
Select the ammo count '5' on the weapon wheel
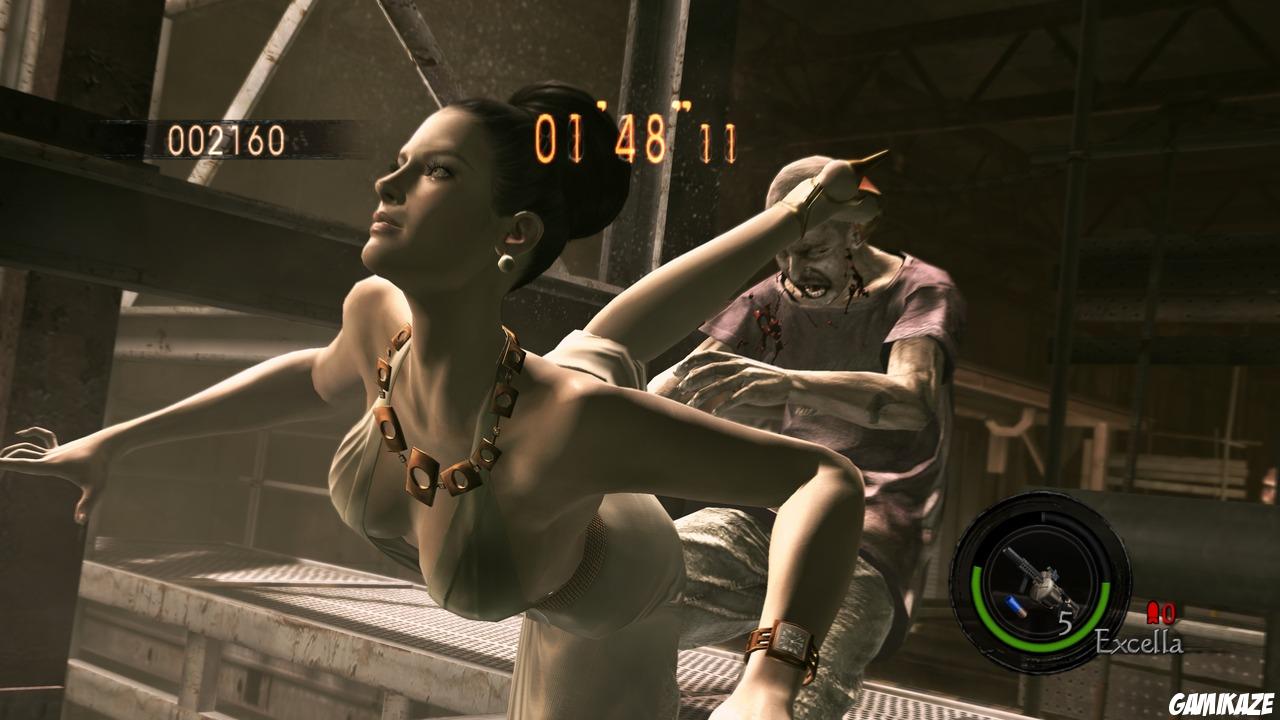point(1067,623)
